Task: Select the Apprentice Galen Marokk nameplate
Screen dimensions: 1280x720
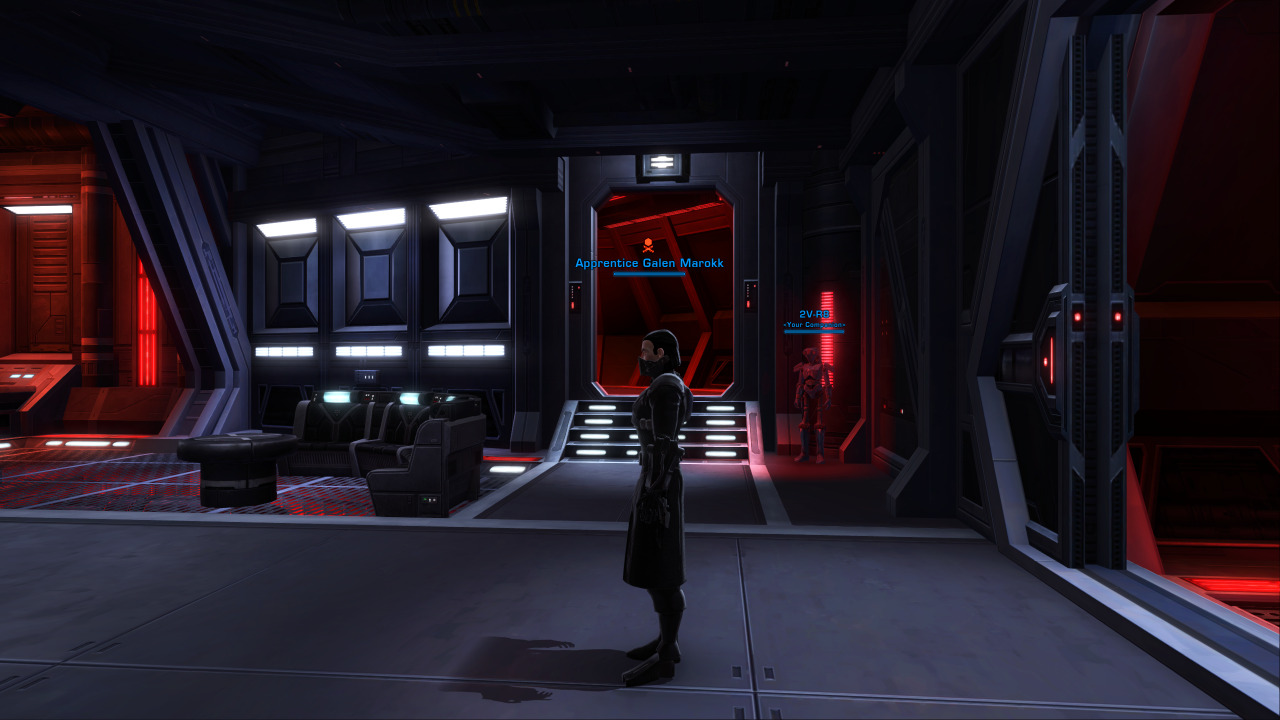Action: (649, 264)
